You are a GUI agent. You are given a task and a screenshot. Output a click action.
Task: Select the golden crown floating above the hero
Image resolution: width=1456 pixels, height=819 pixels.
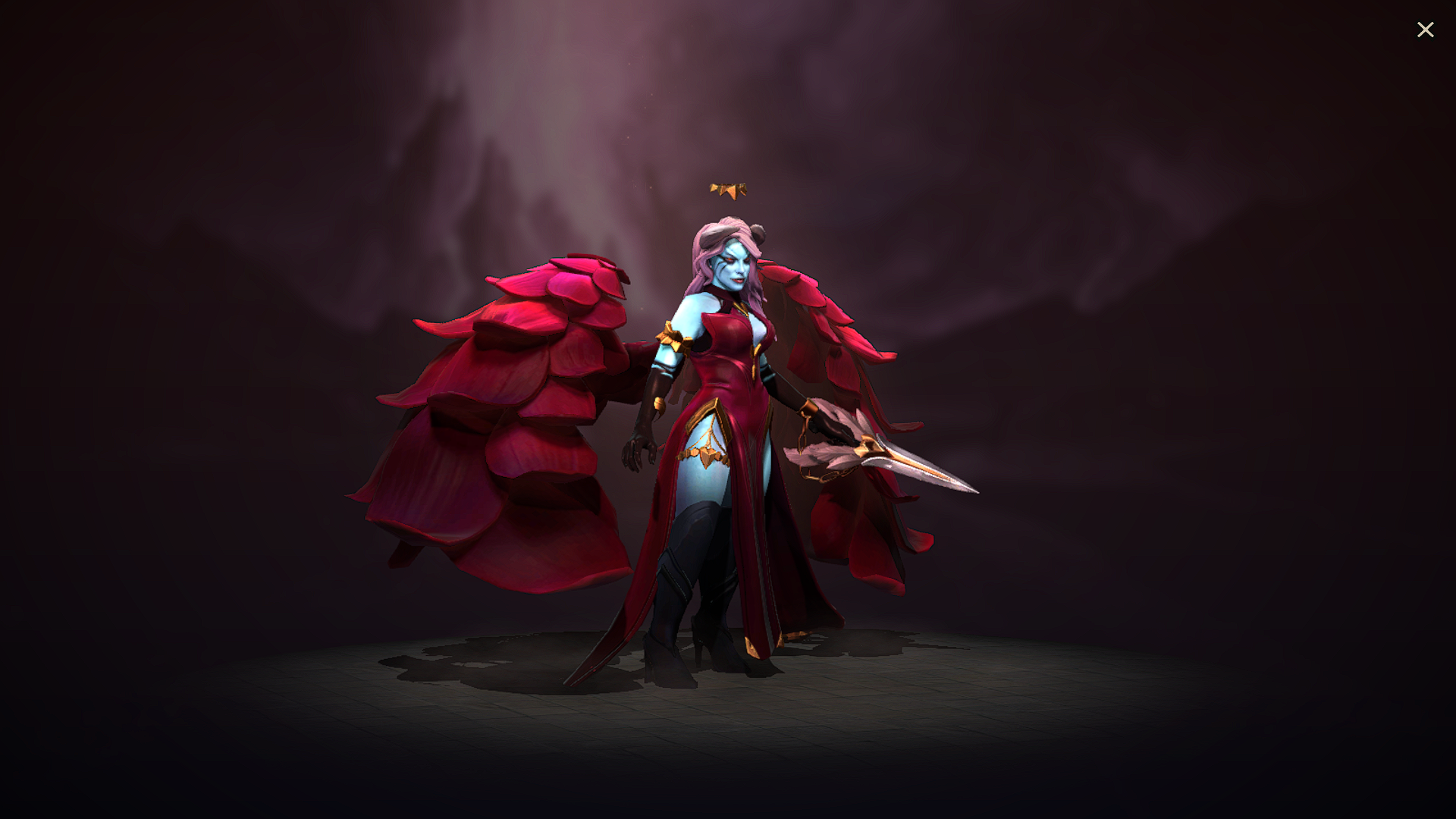pos(729,188)
